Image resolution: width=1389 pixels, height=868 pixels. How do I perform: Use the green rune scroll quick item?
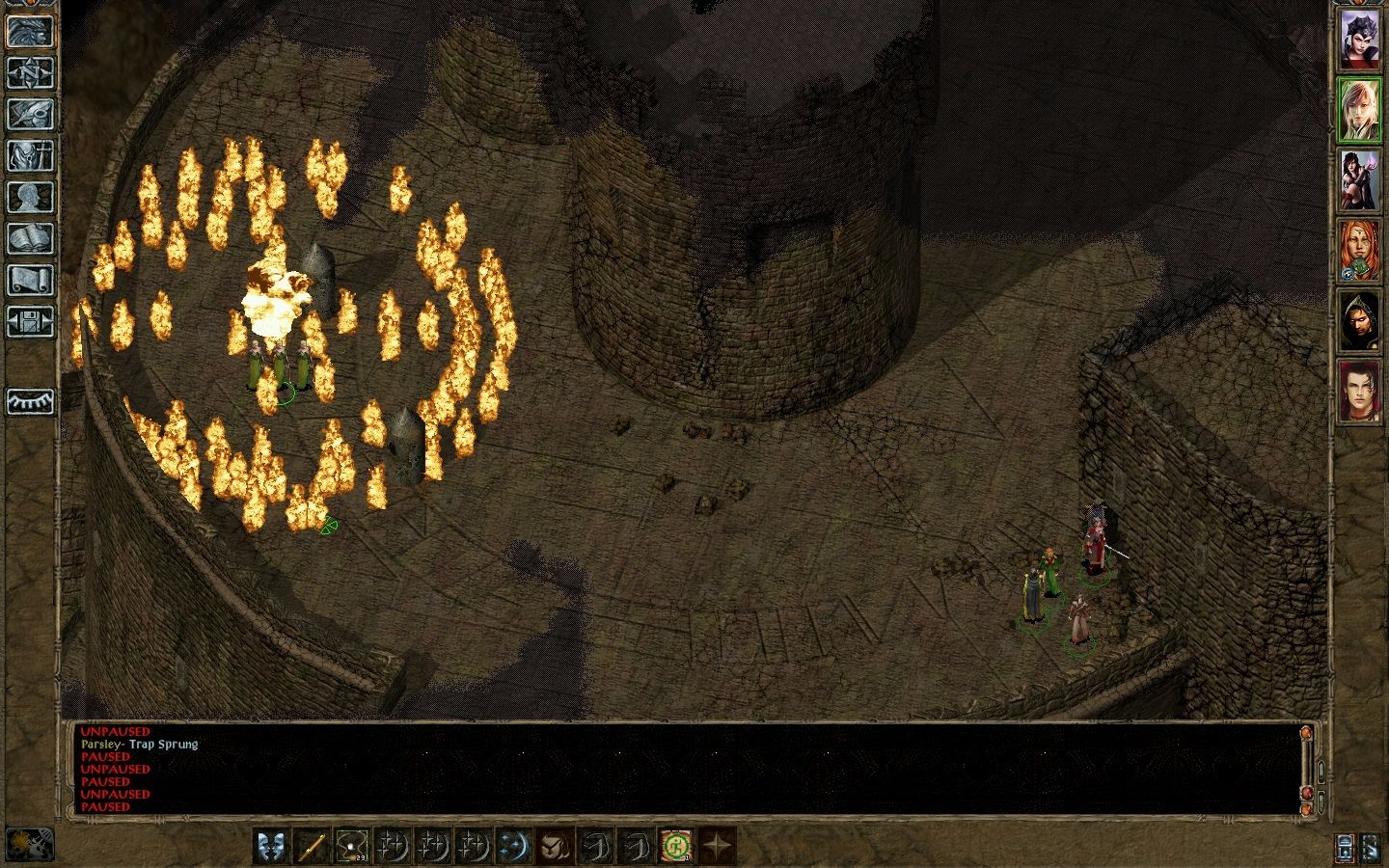click(x=677, y=847)
